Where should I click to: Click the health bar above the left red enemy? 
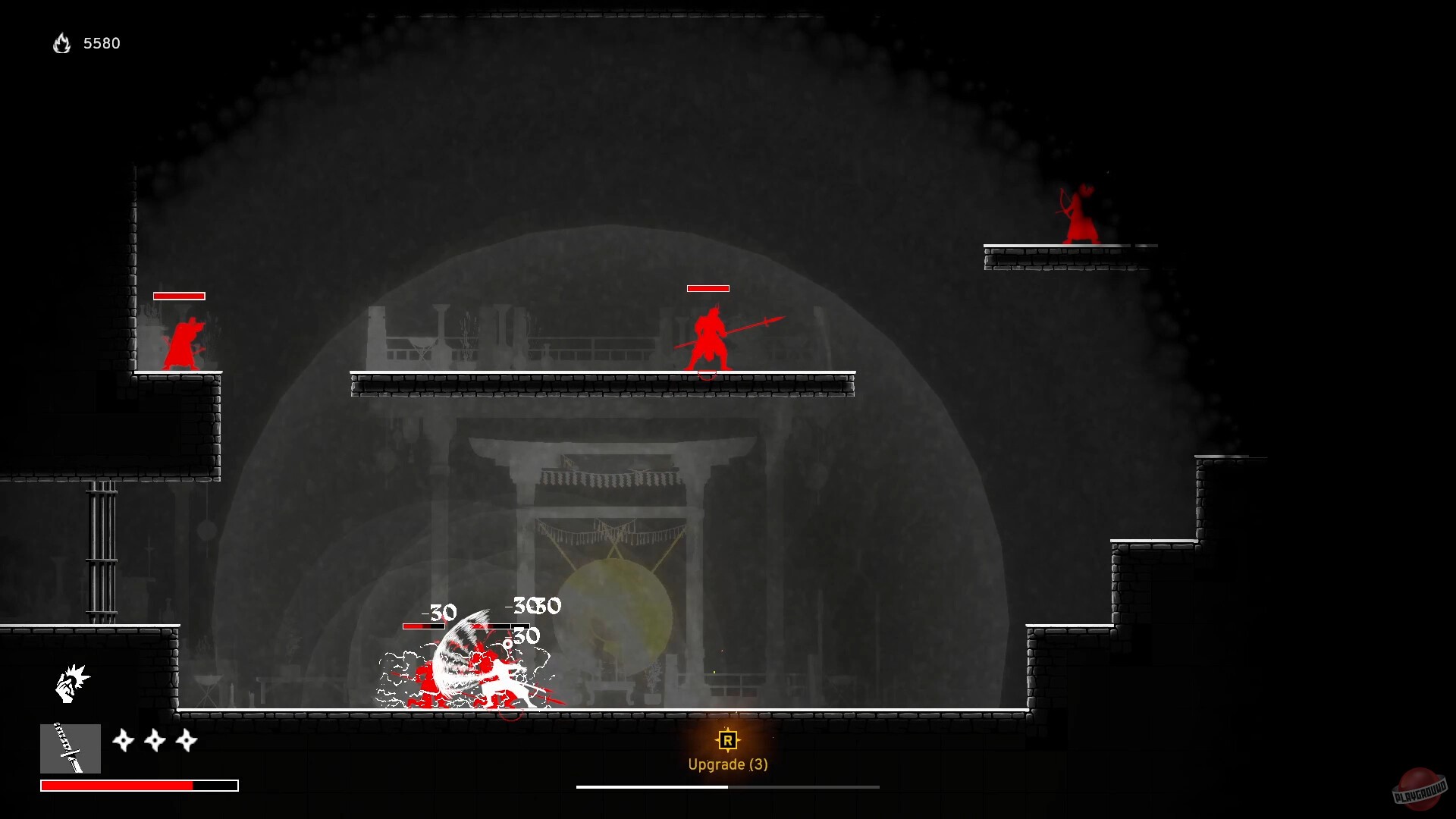point(179,295)
